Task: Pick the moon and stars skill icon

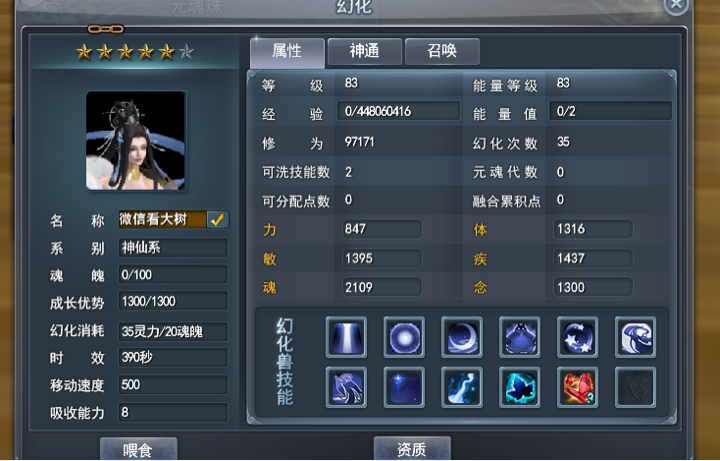Action: click(578, 337)
